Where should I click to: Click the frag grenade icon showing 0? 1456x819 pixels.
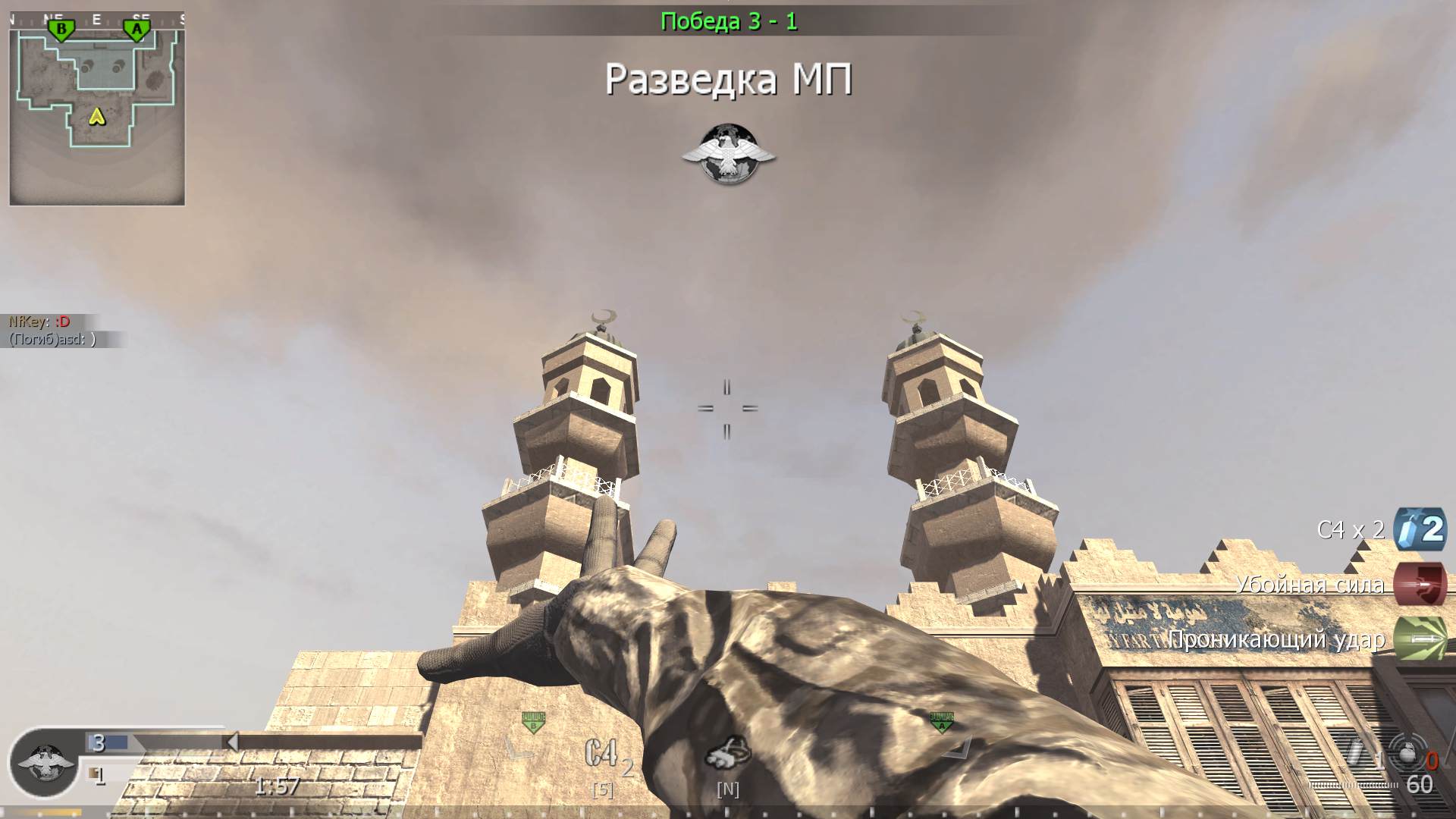[1409, 755]
